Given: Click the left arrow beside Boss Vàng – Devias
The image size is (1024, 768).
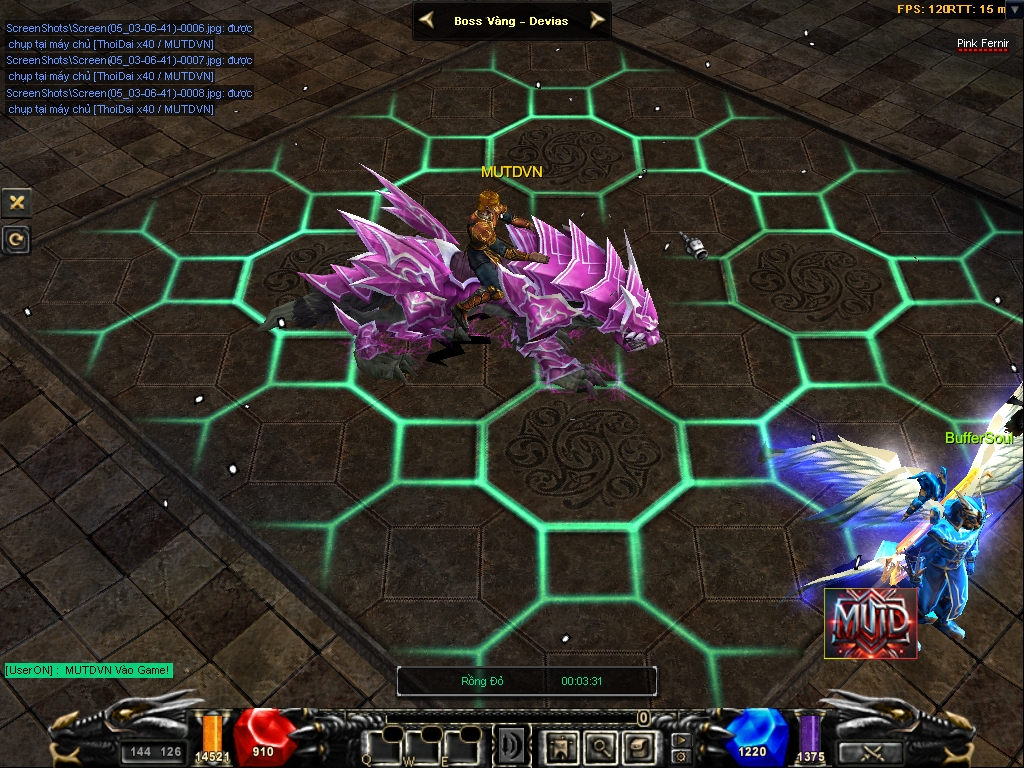Looking at the screenshot, I should click(x=426, y=20).
